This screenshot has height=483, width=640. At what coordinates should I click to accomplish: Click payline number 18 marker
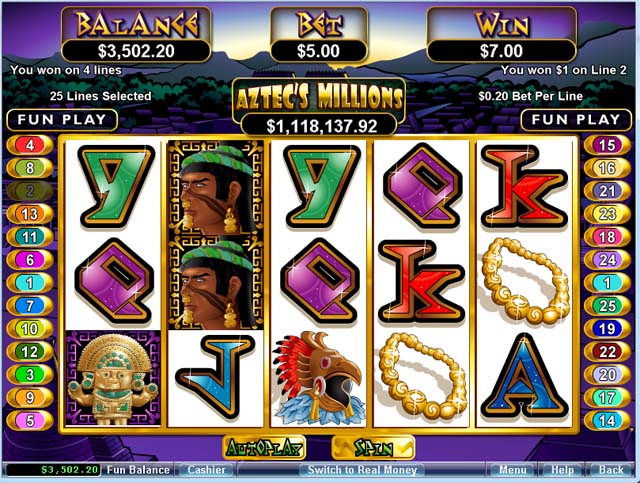tap(607, 236)
